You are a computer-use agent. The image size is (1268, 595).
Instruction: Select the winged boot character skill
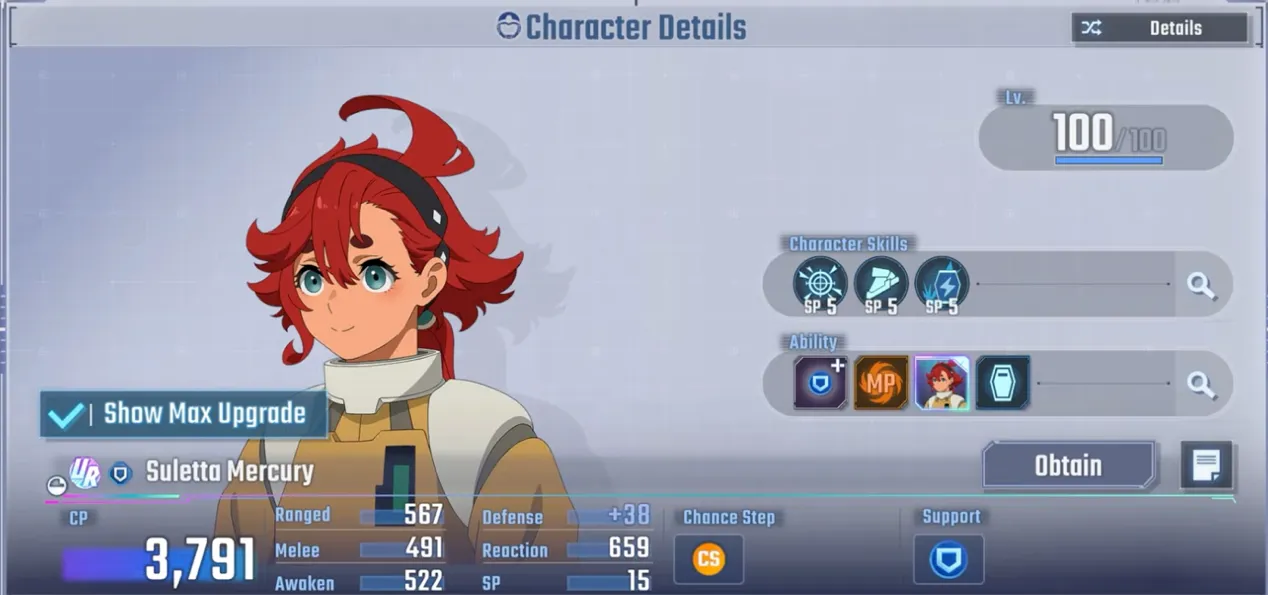pyautogui.click(x=881, y=284)
